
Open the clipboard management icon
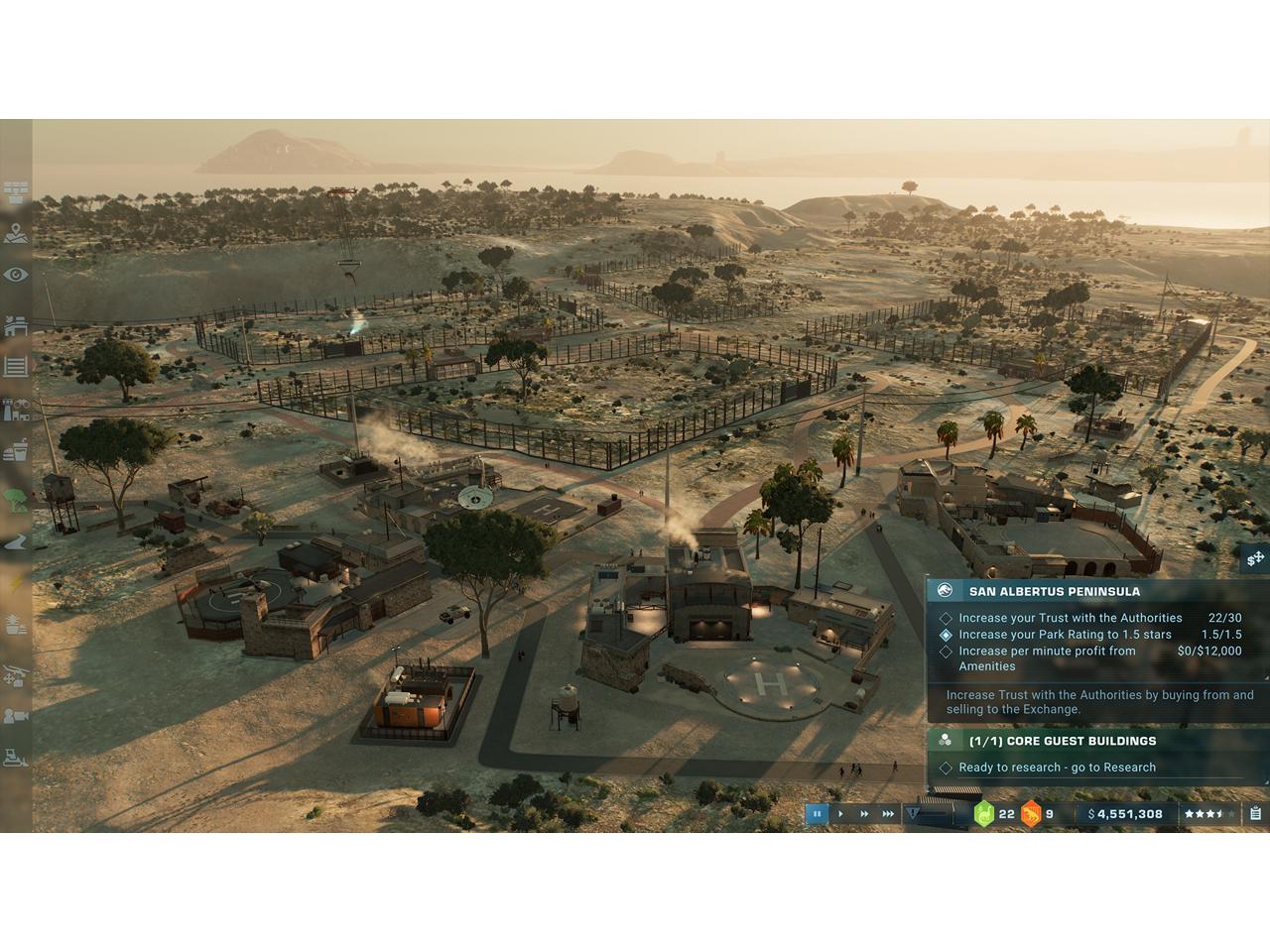1255,814
